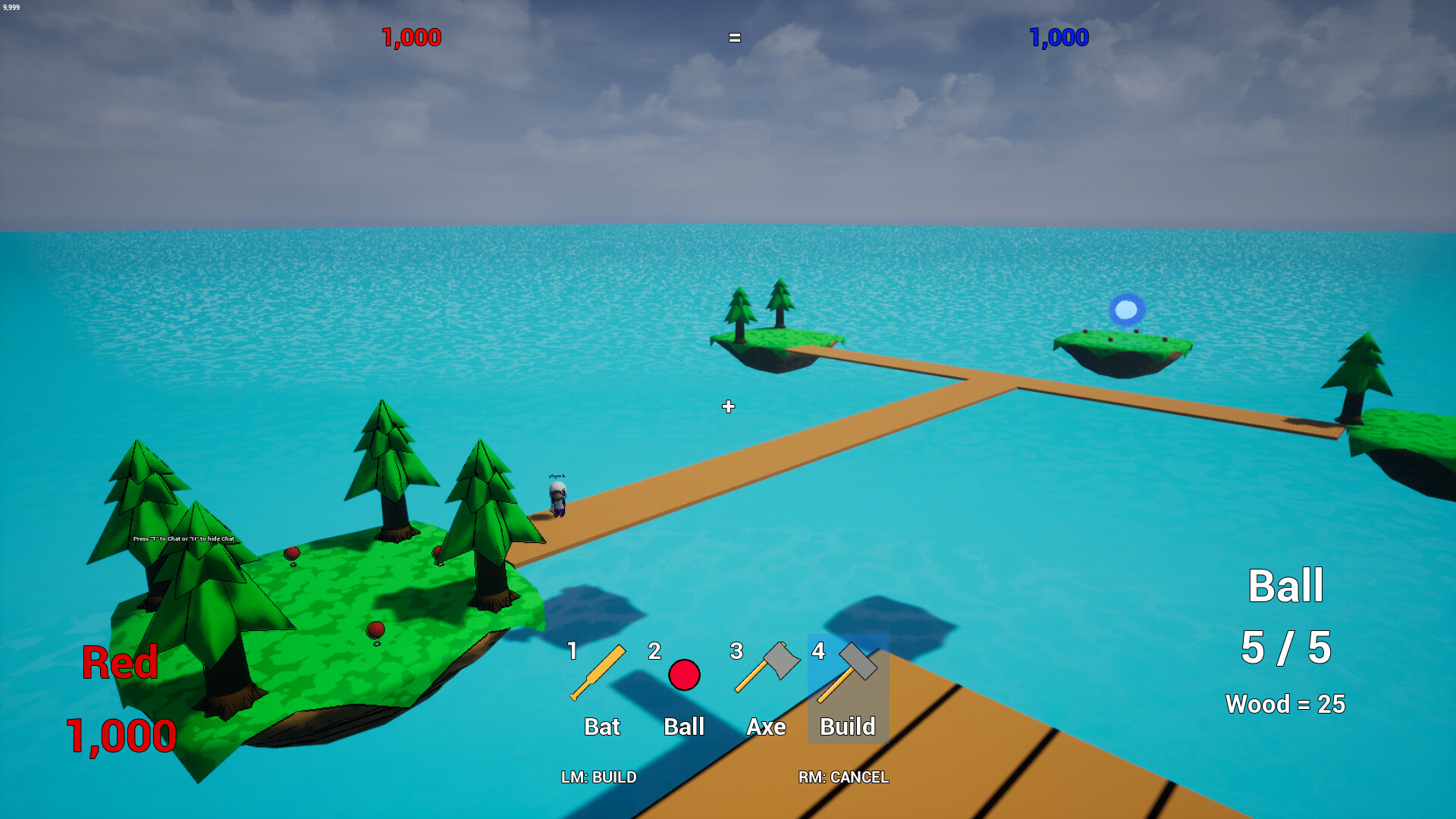
Task: Click a red apple on the grassy island
Action: [375, 628]
